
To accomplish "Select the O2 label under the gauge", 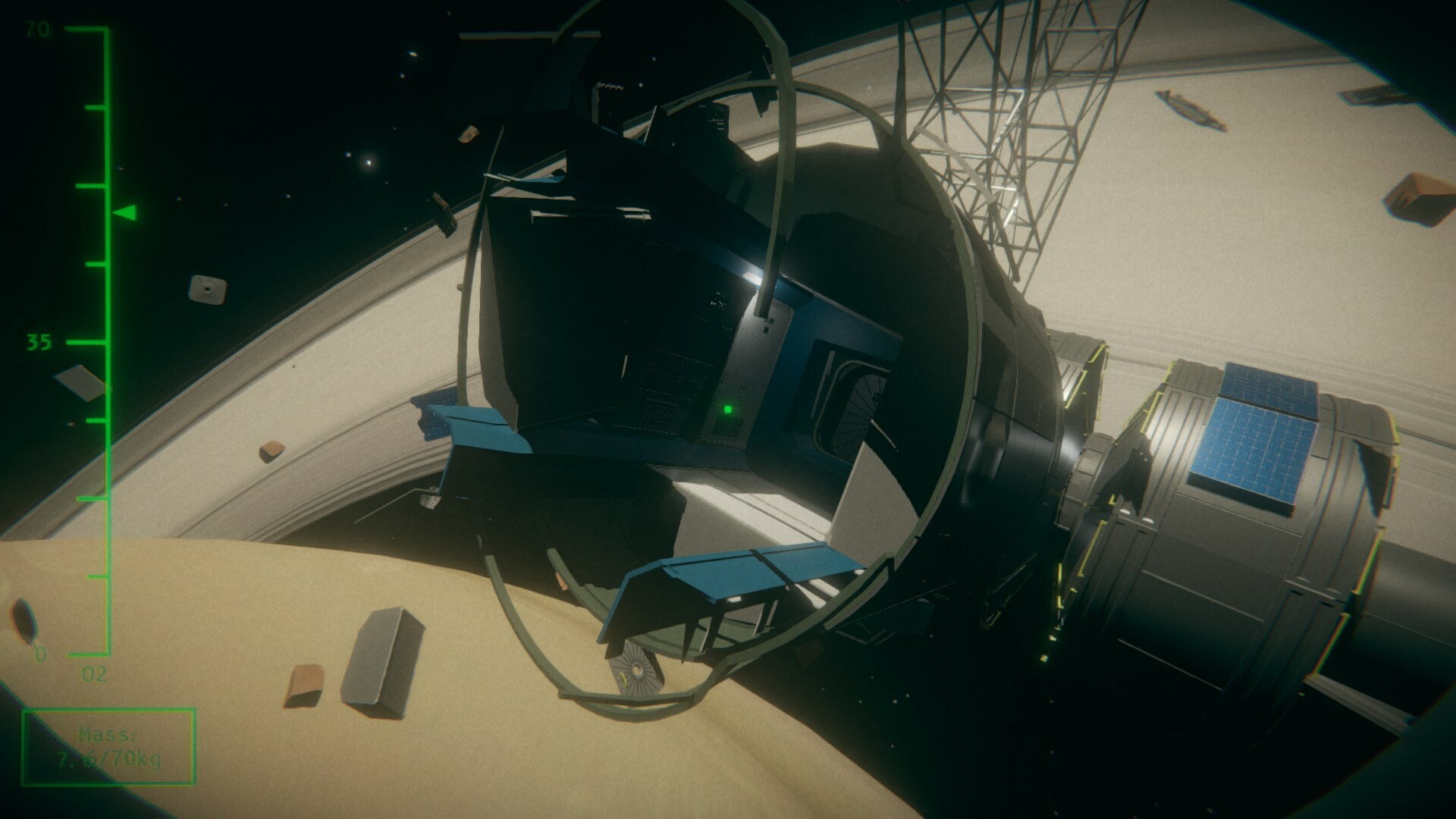I will tap(94, 673).
